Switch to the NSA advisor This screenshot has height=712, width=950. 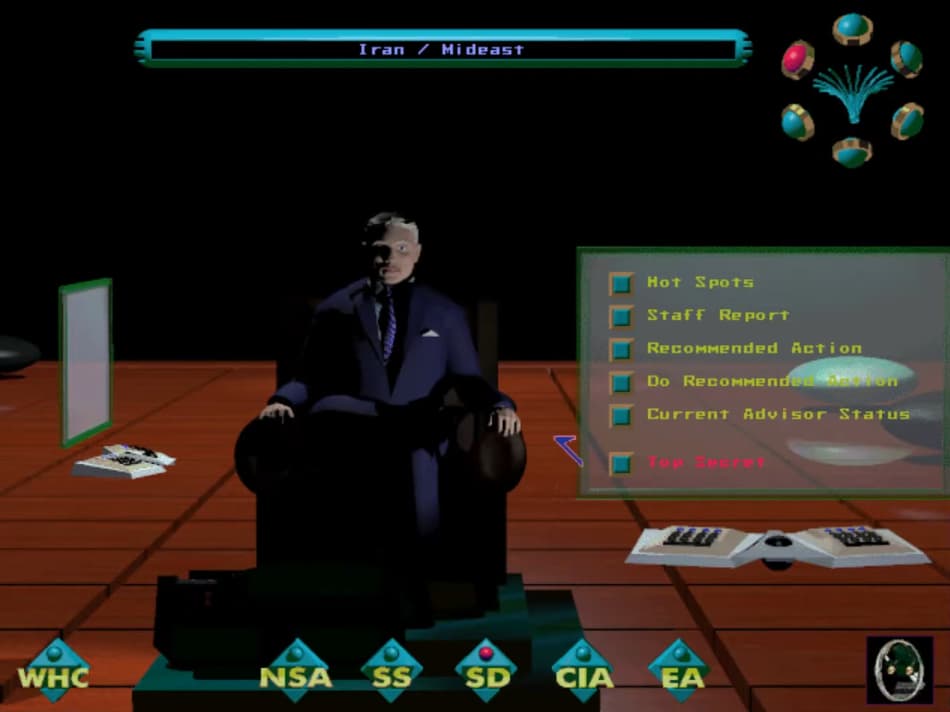point(296,671)
